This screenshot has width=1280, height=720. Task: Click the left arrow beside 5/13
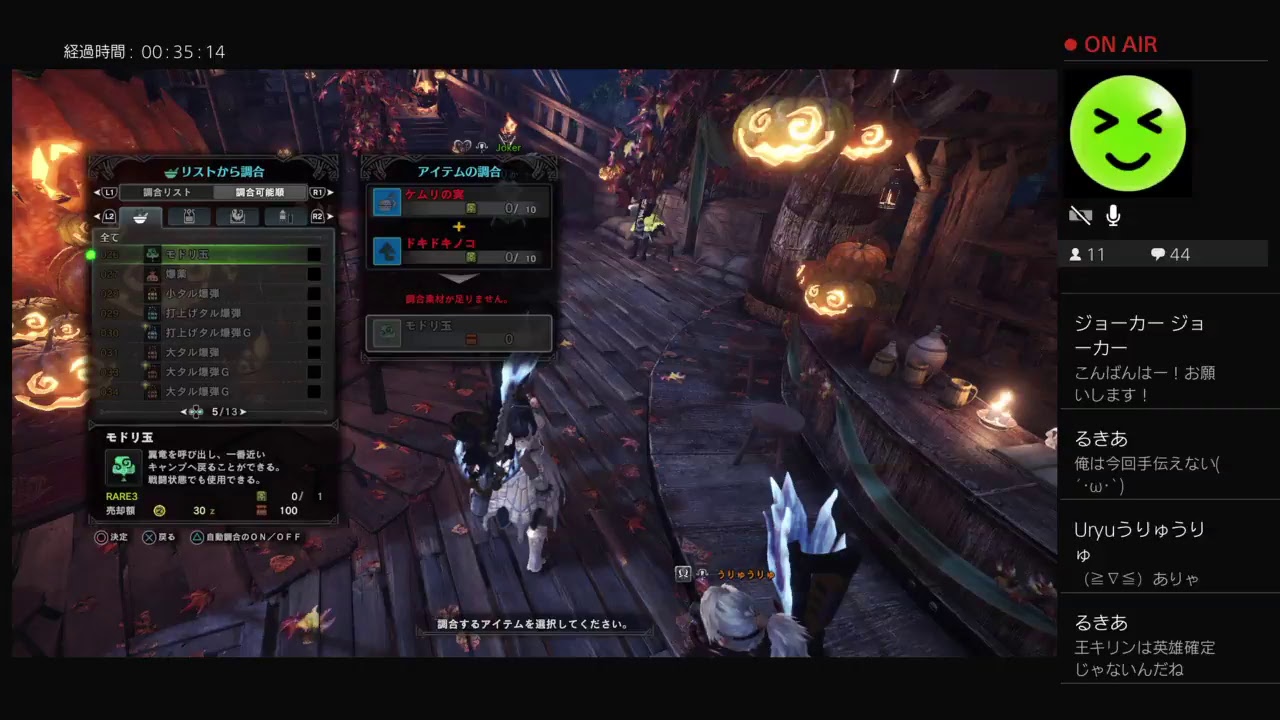pos(182,411)
